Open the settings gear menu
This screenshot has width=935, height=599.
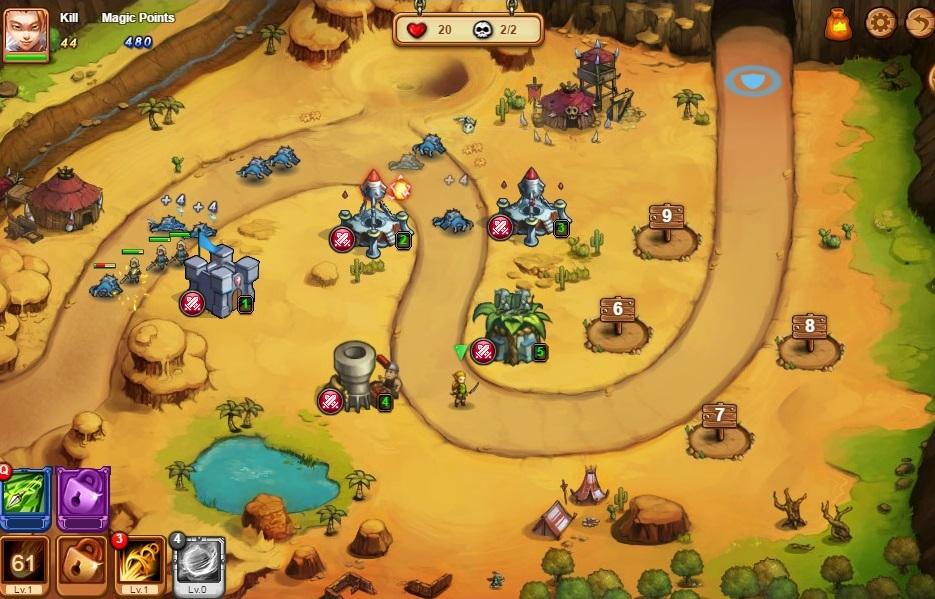pos(880,22)
